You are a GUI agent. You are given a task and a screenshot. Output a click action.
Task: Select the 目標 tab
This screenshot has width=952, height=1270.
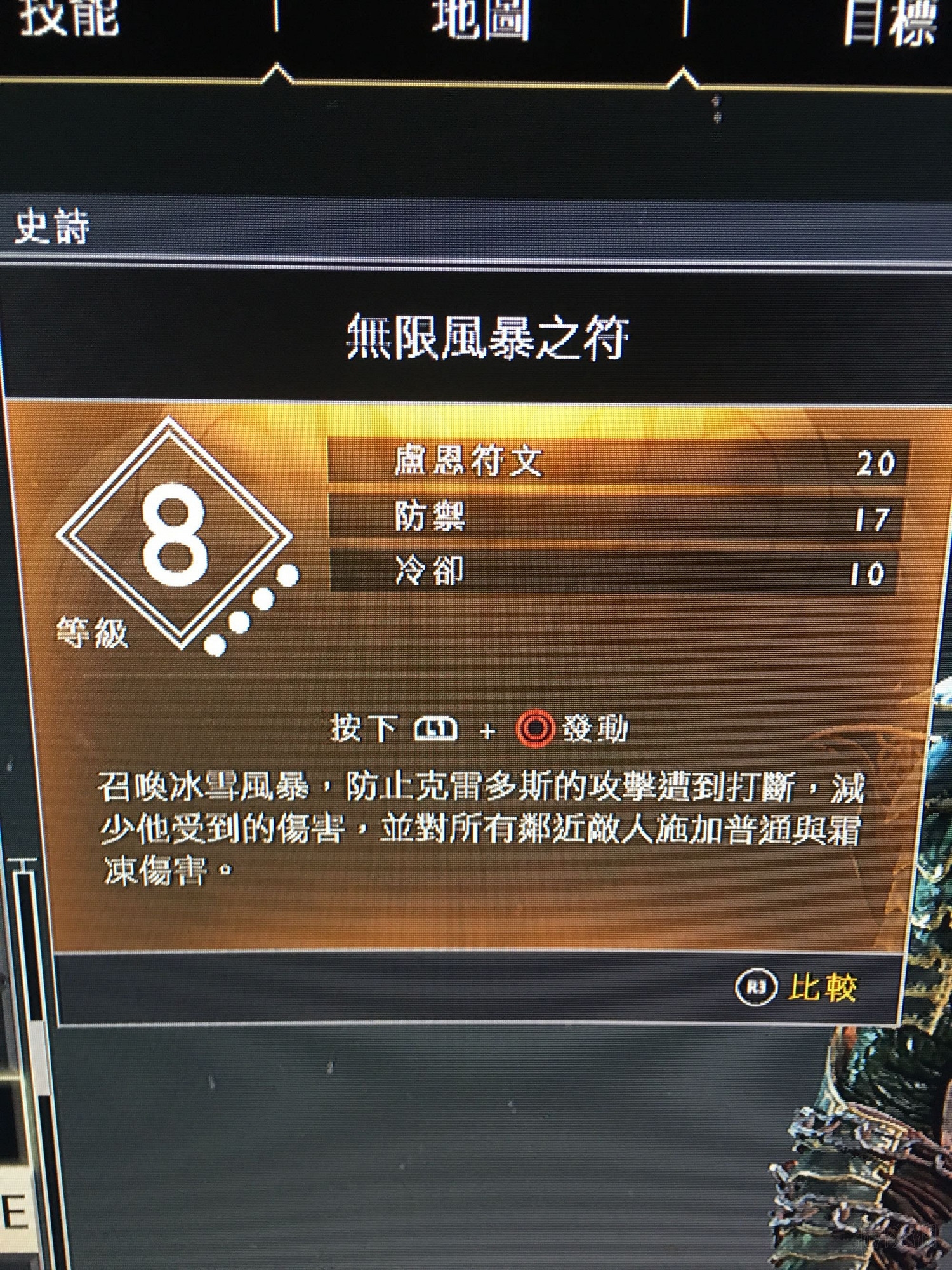pyautogui.click(x=889, y=19)
